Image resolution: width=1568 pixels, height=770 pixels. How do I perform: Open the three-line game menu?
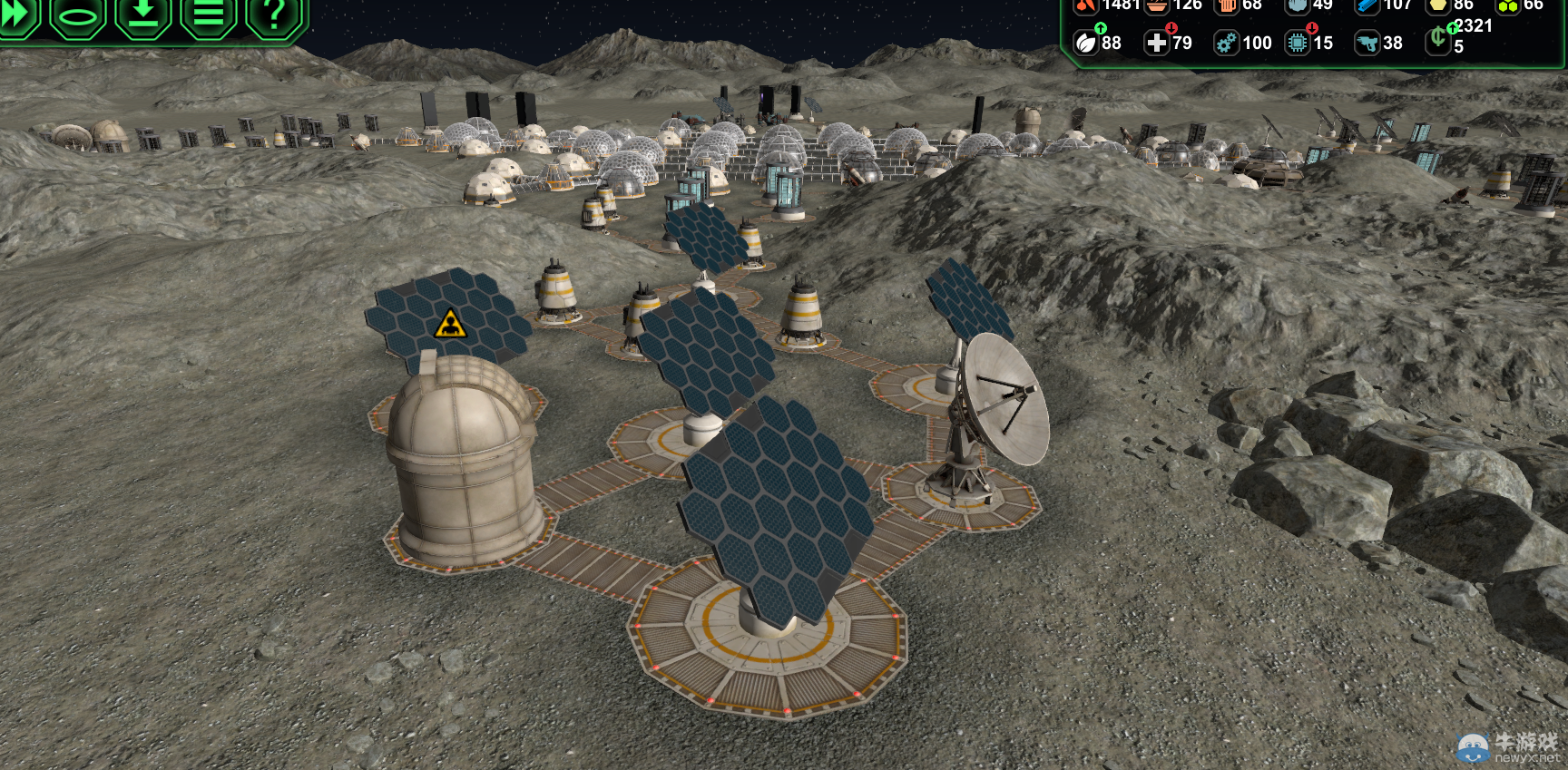pos(209,14)
